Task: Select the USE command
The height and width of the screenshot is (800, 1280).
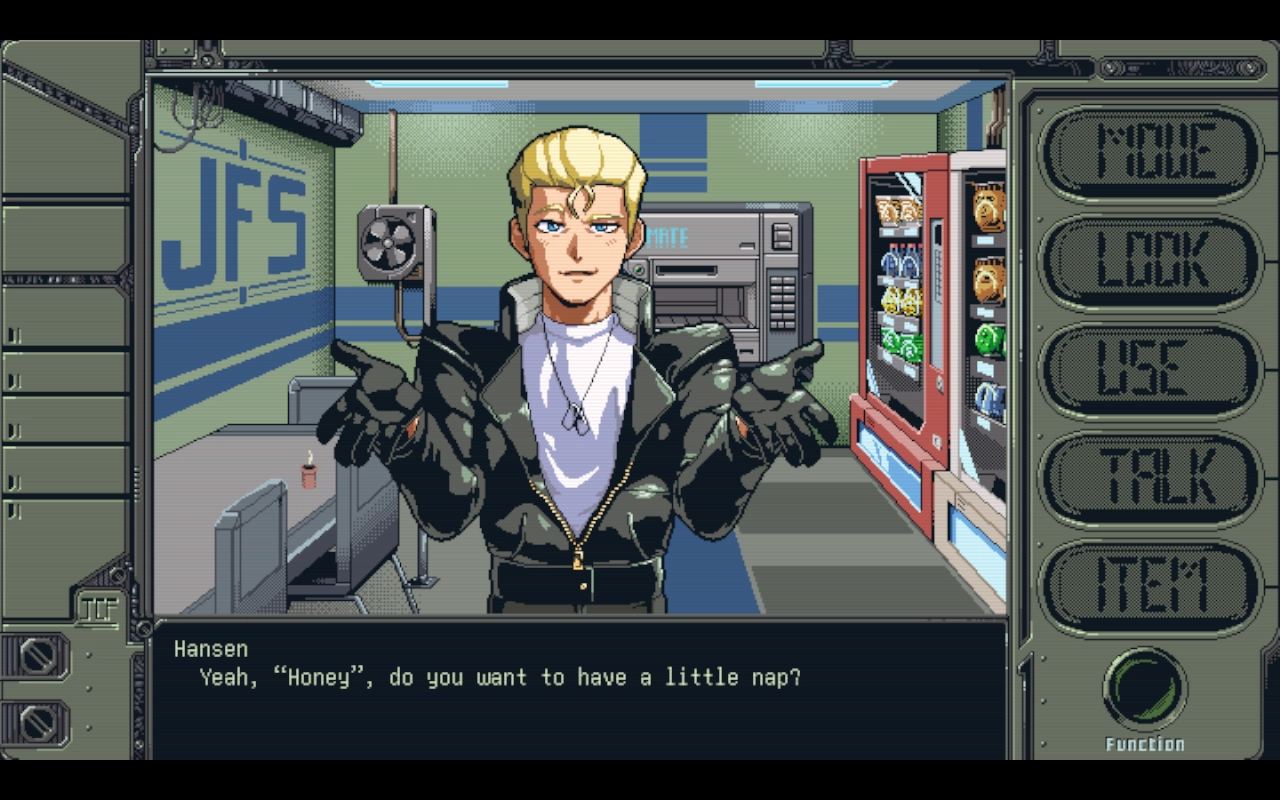Action: (x=1148, y=367)
